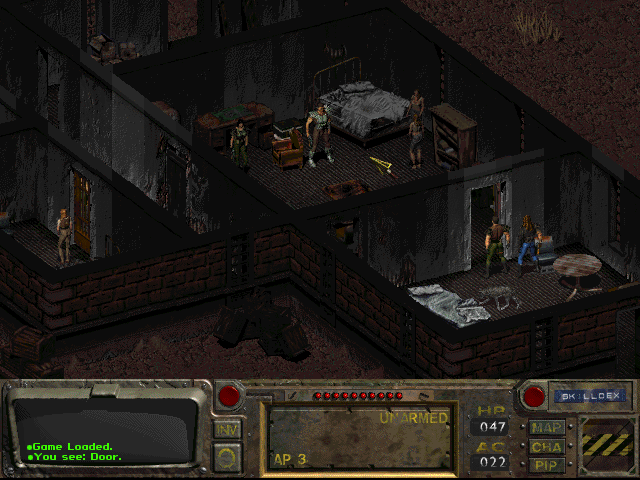This screenshot has height=480, width=640.
Task: Open the MAP screen
Action: pyautogui.click(x=548, y=427)
